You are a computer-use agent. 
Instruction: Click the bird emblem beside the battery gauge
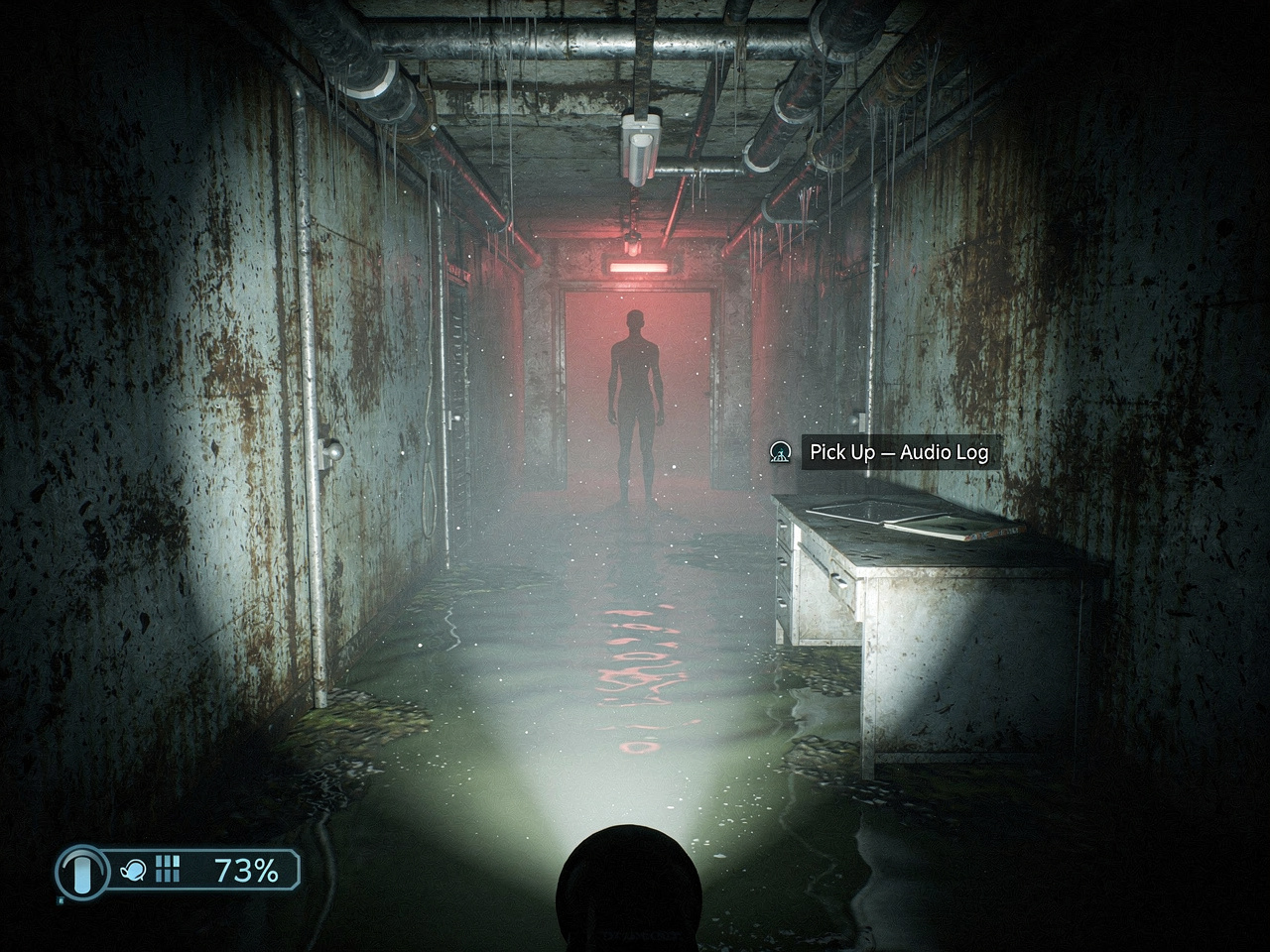[133, 870]
